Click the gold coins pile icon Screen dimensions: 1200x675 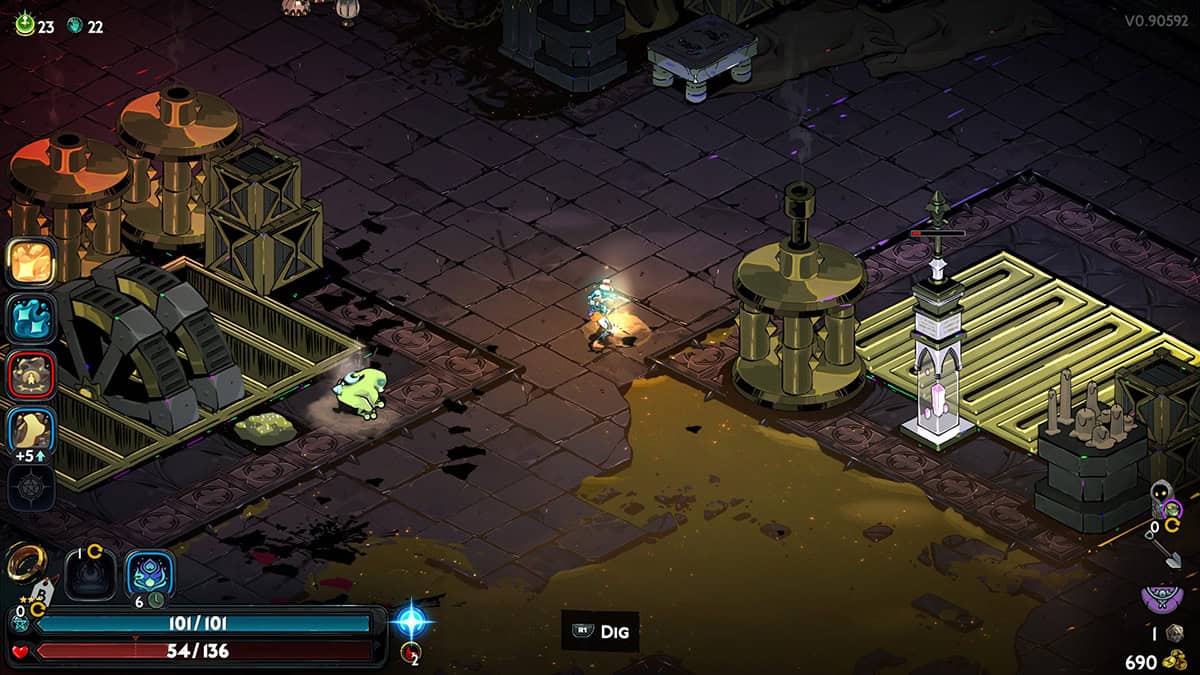1177,661
